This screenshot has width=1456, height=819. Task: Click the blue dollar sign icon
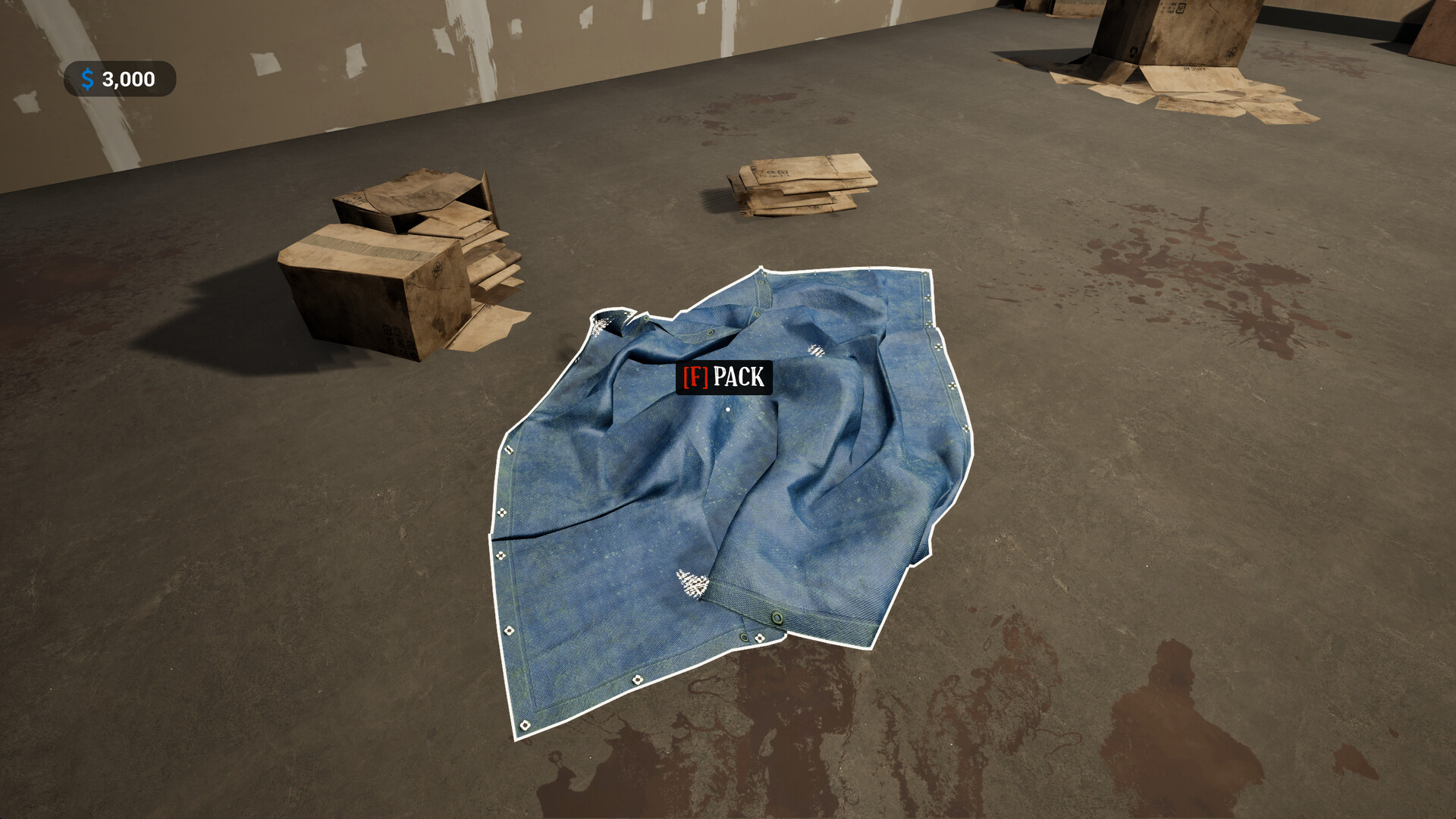pyautogui.click(x=87, y=77)
